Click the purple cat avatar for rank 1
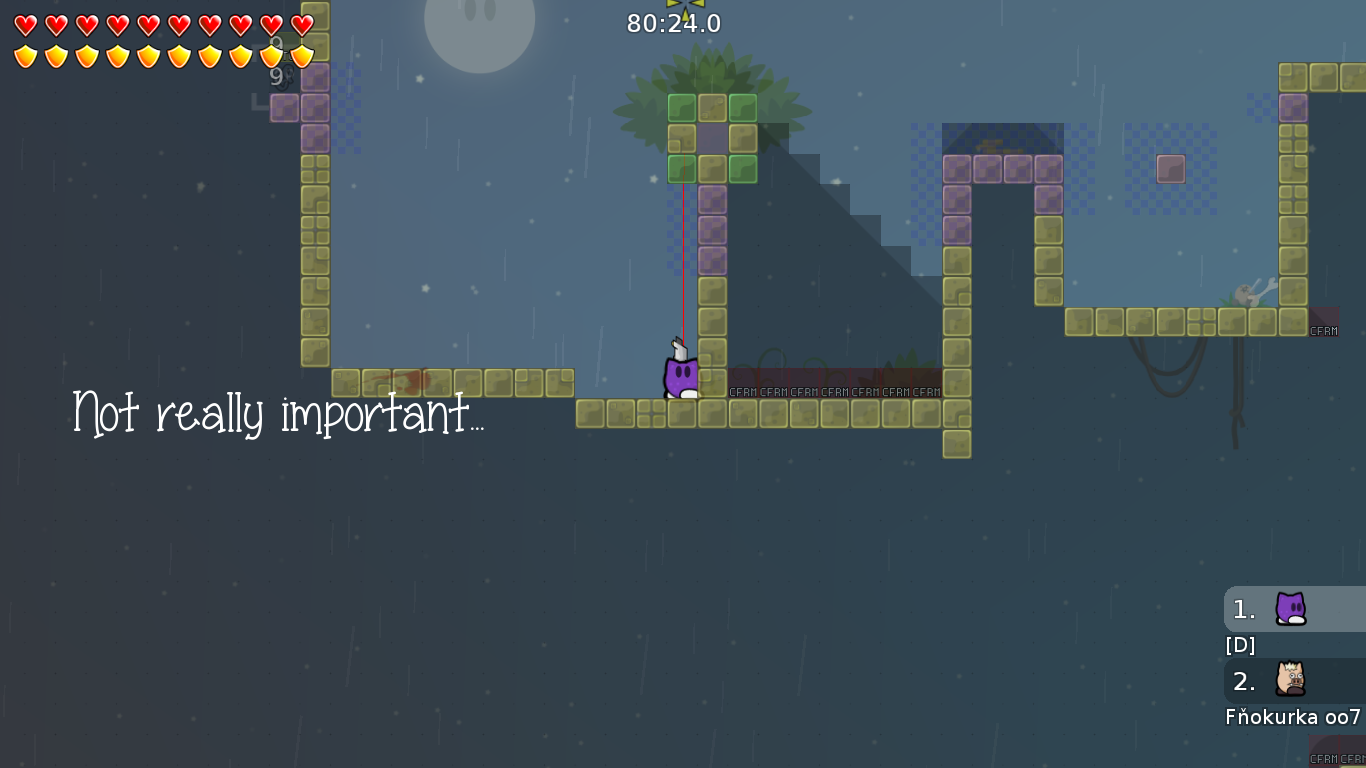This screenshot has width=1366, height=768. (1290, 608)
